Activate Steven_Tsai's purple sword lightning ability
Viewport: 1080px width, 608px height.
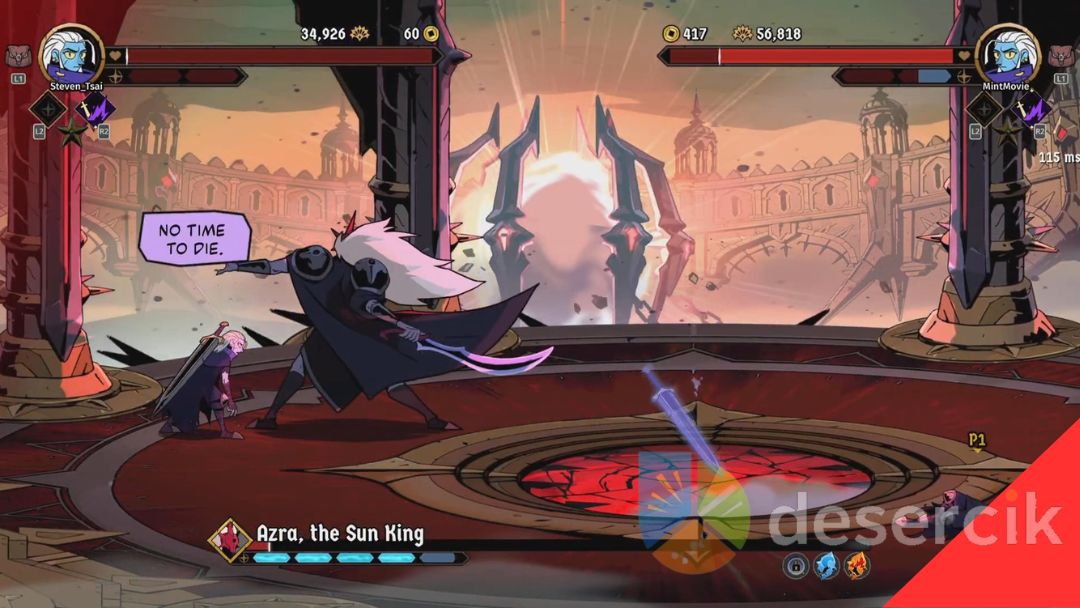[x=97, y=108]
